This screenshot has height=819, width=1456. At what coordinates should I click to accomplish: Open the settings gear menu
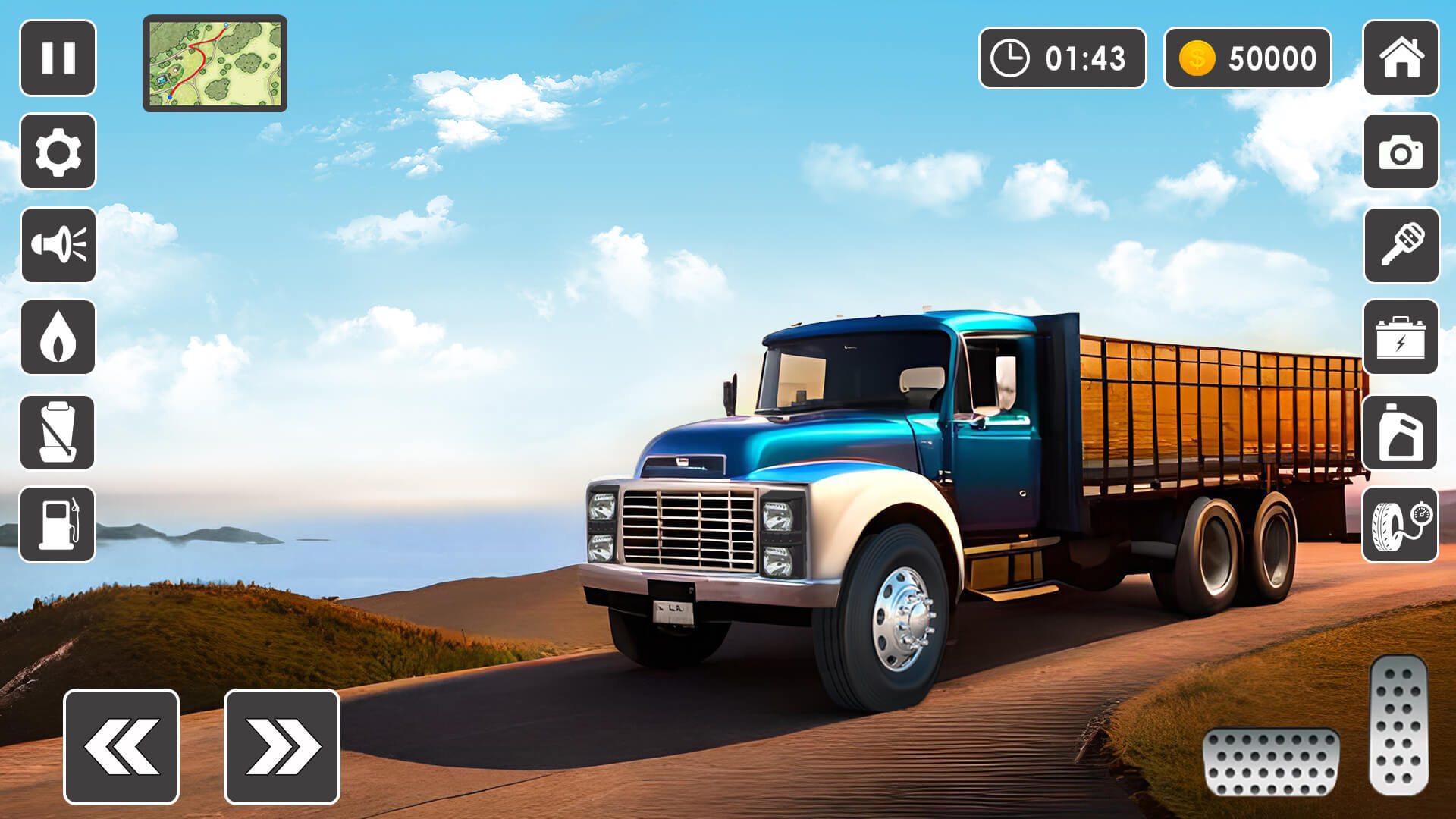(x=58, y=152)
